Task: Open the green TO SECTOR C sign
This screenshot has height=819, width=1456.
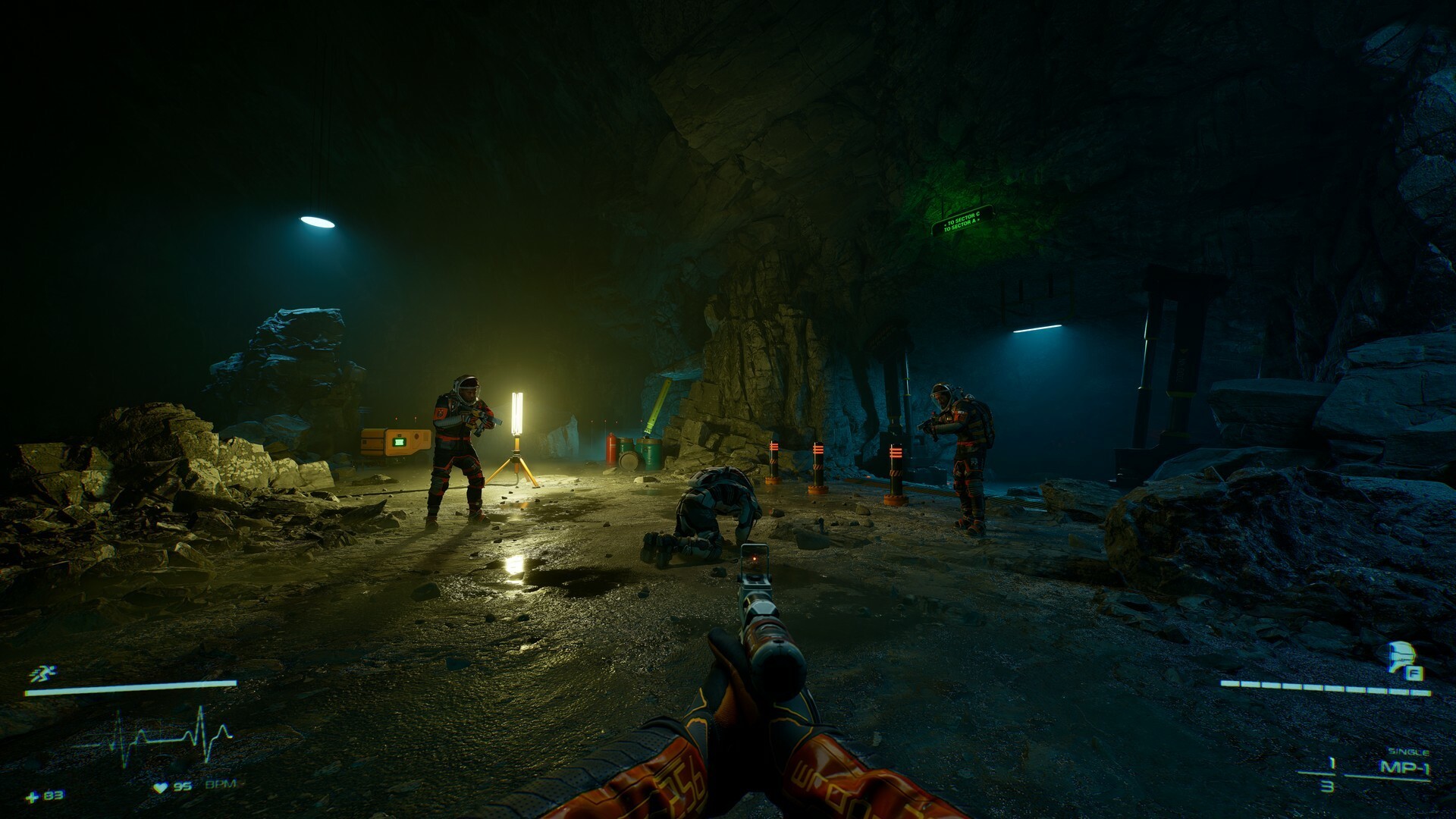Action: coord(965,219)
